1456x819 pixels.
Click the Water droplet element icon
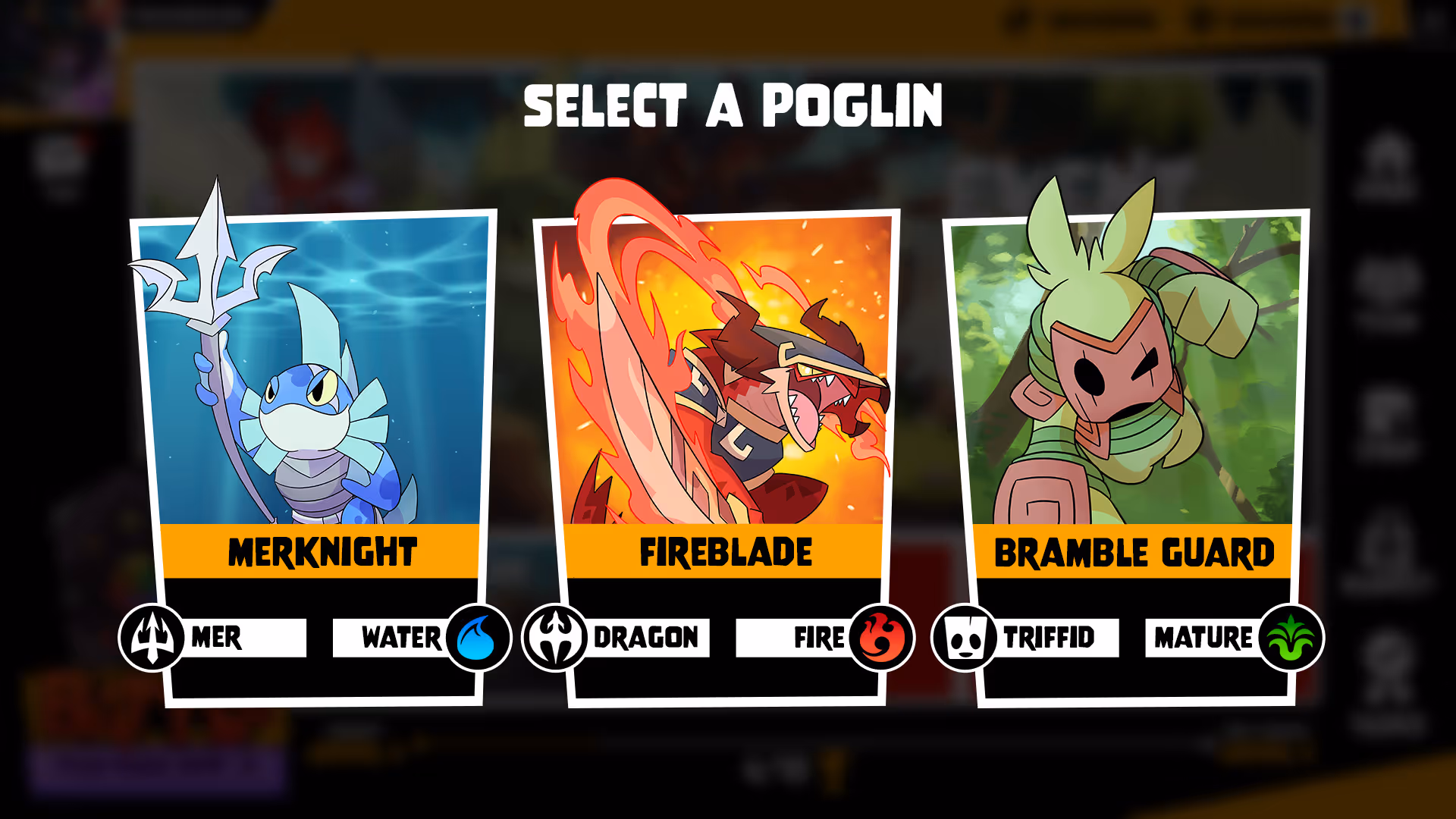[x=478, y=638]
